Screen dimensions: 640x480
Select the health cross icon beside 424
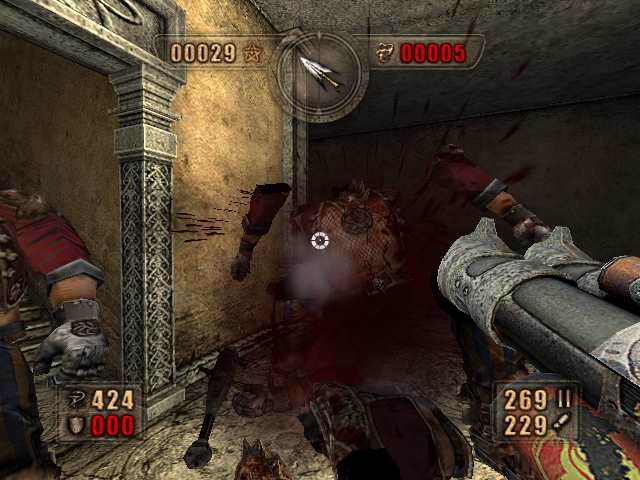pos(75,401)
